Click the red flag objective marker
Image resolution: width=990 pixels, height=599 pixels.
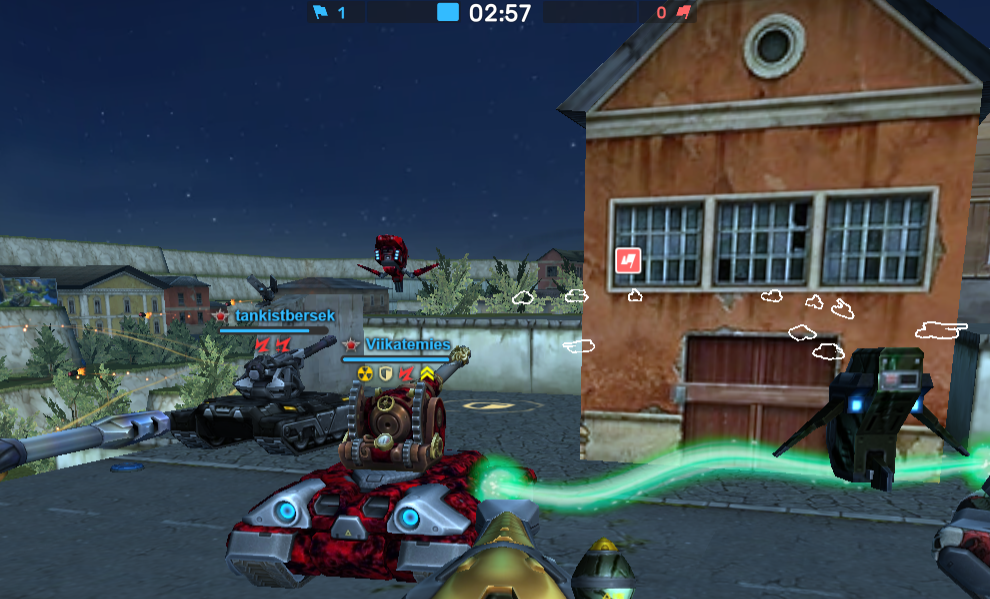tap(627, 261)
